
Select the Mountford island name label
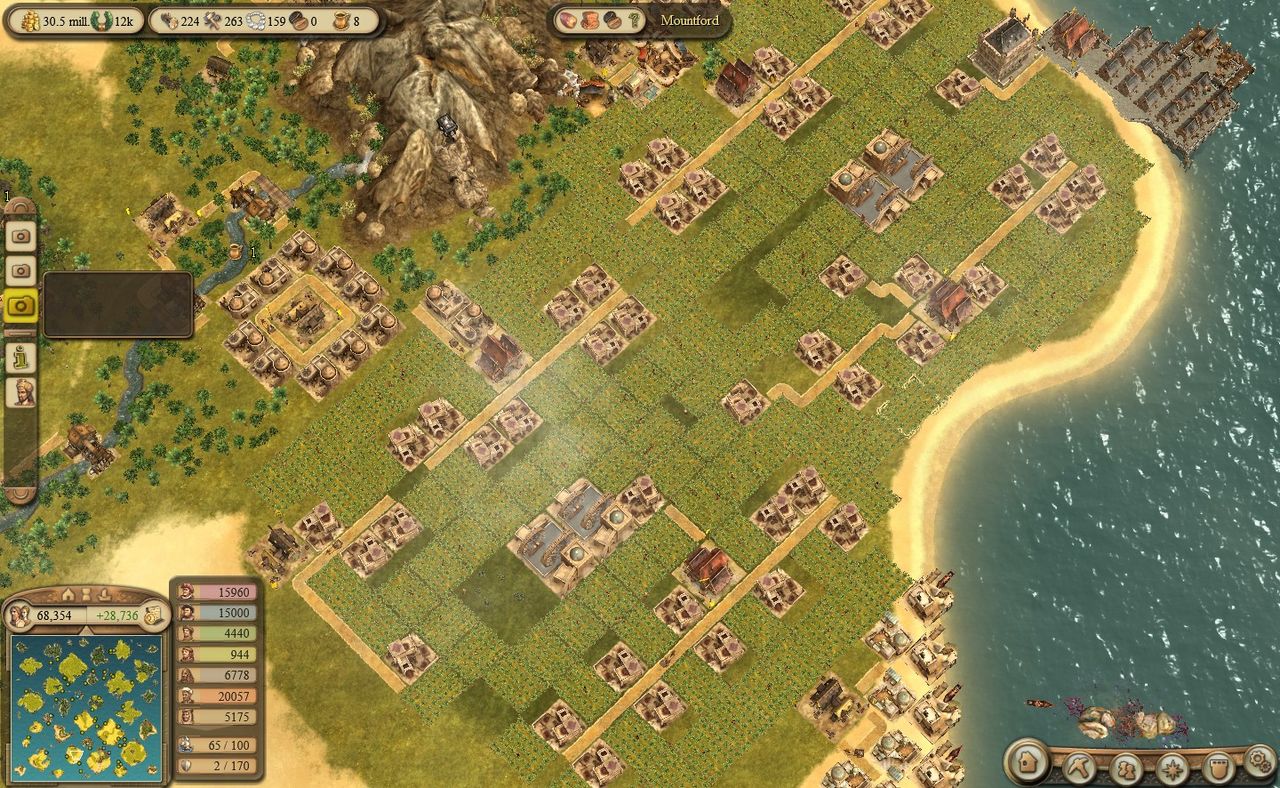pyautogui.click(x=689, y=20)
